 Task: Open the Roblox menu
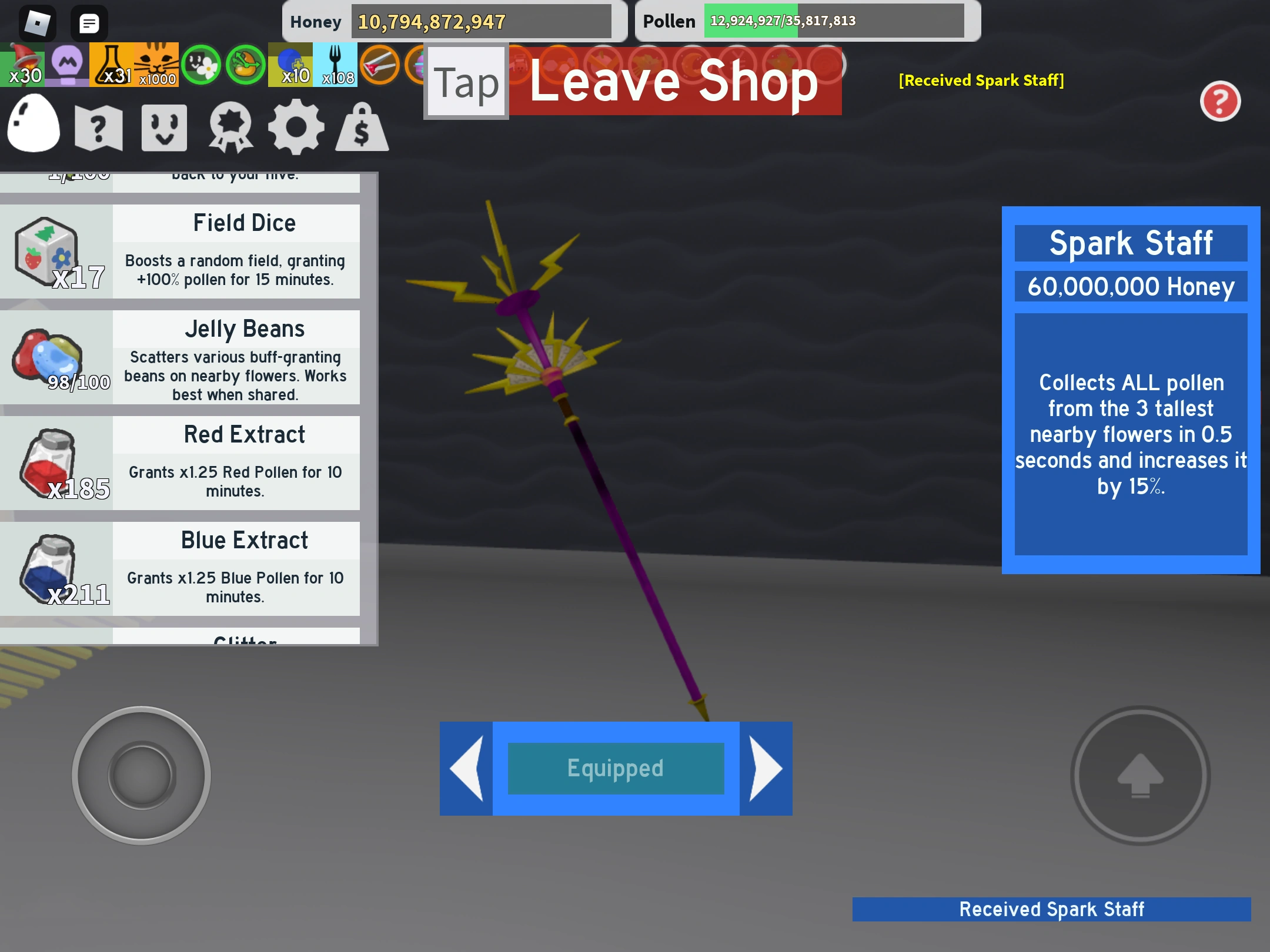coord(38,22)
